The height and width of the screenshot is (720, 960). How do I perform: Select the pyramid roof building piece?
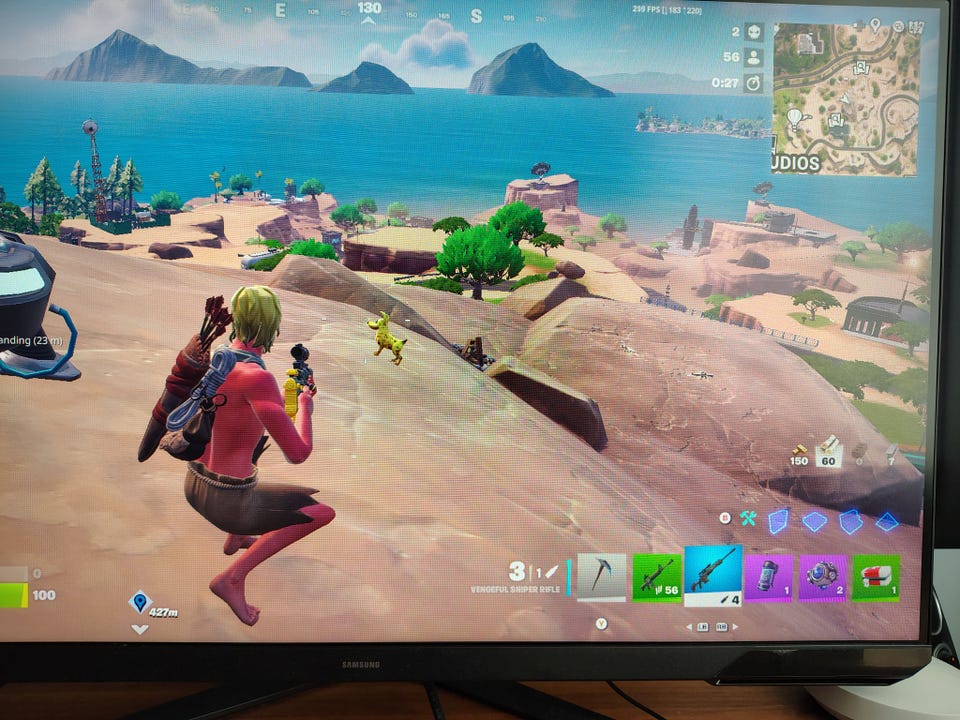(x=886, y=521)
